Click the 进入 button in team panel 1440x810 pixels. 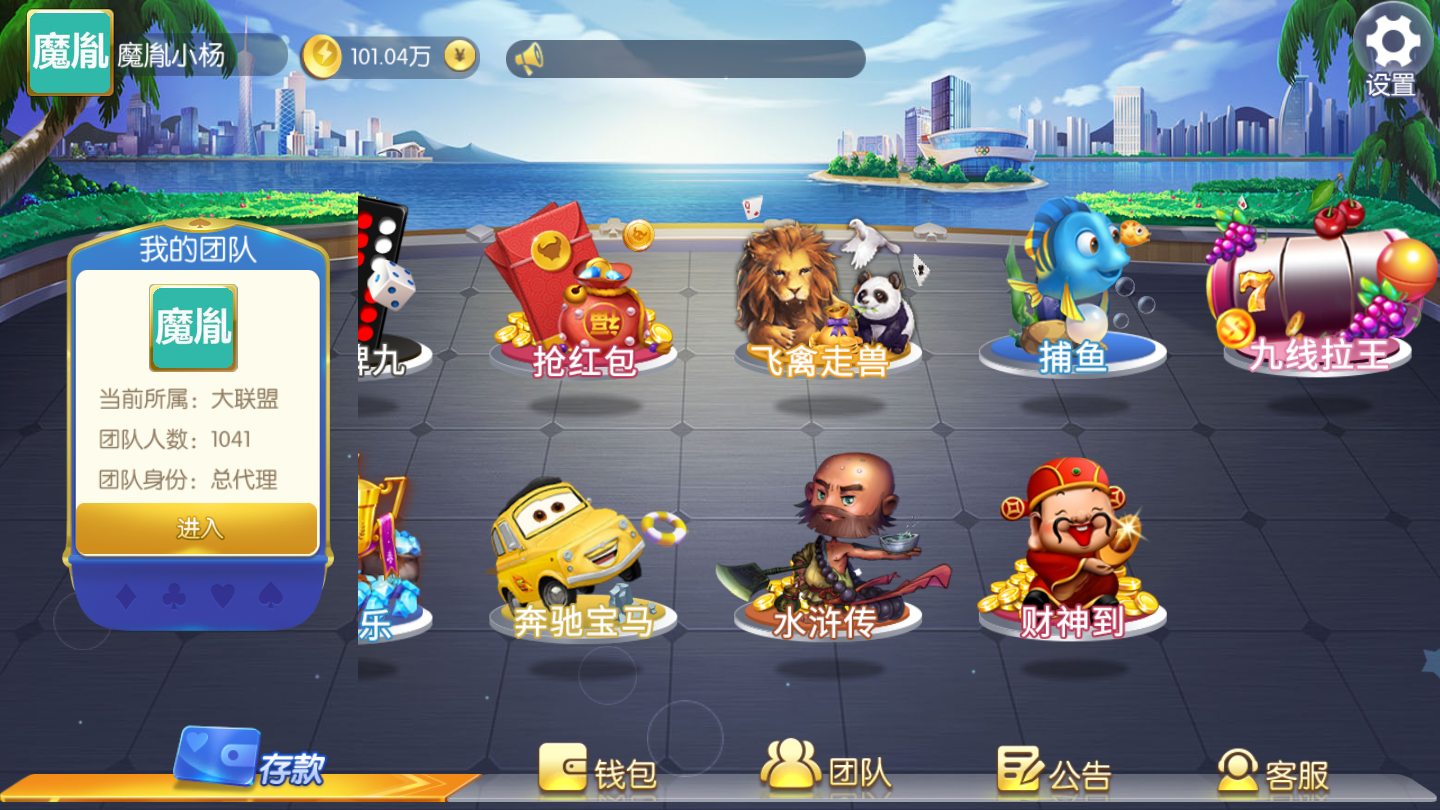click(x=197, y=528)
